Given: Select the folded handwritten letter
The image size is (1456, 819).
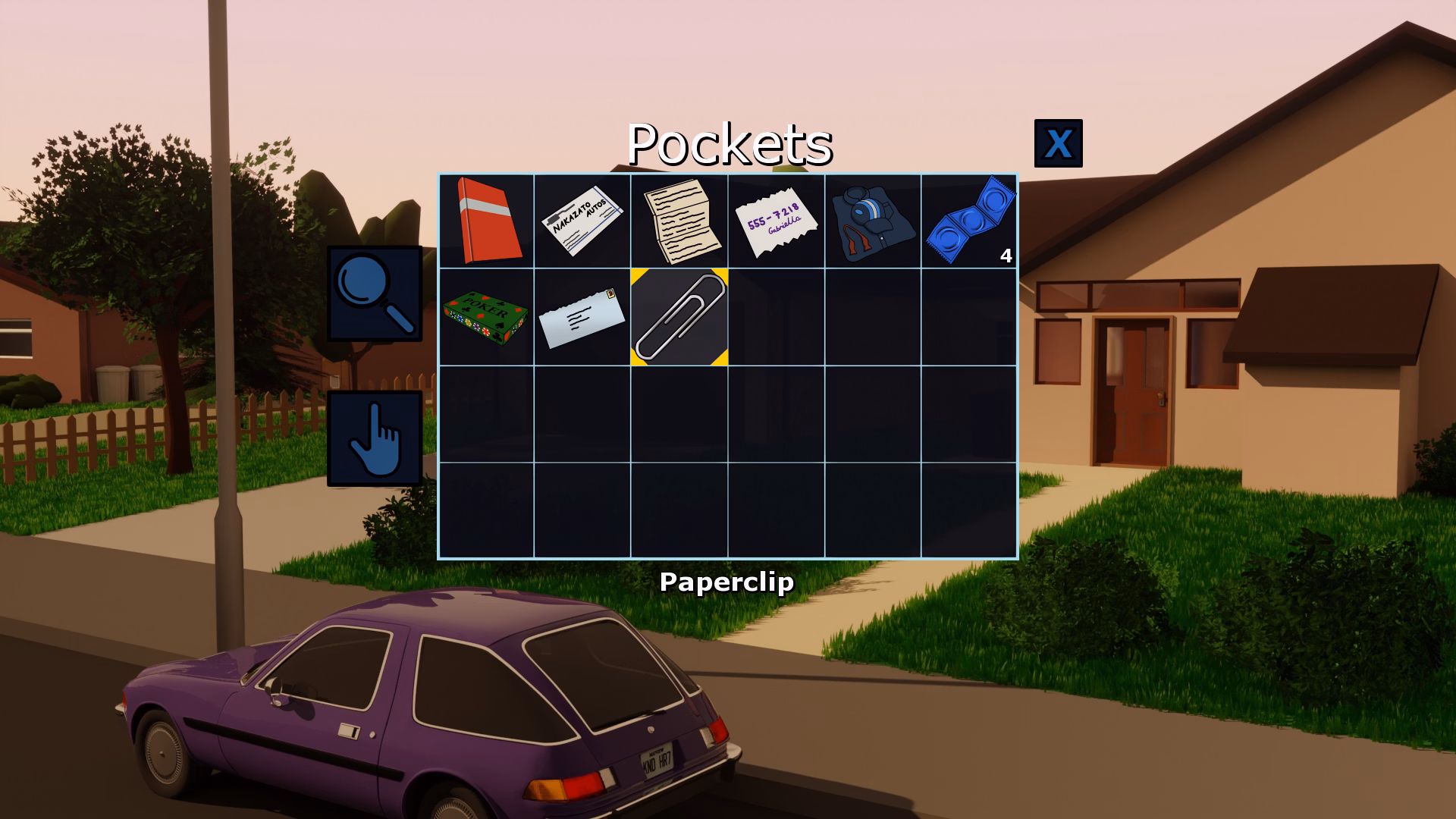Looking at the screenshot, I should [679, 221].
